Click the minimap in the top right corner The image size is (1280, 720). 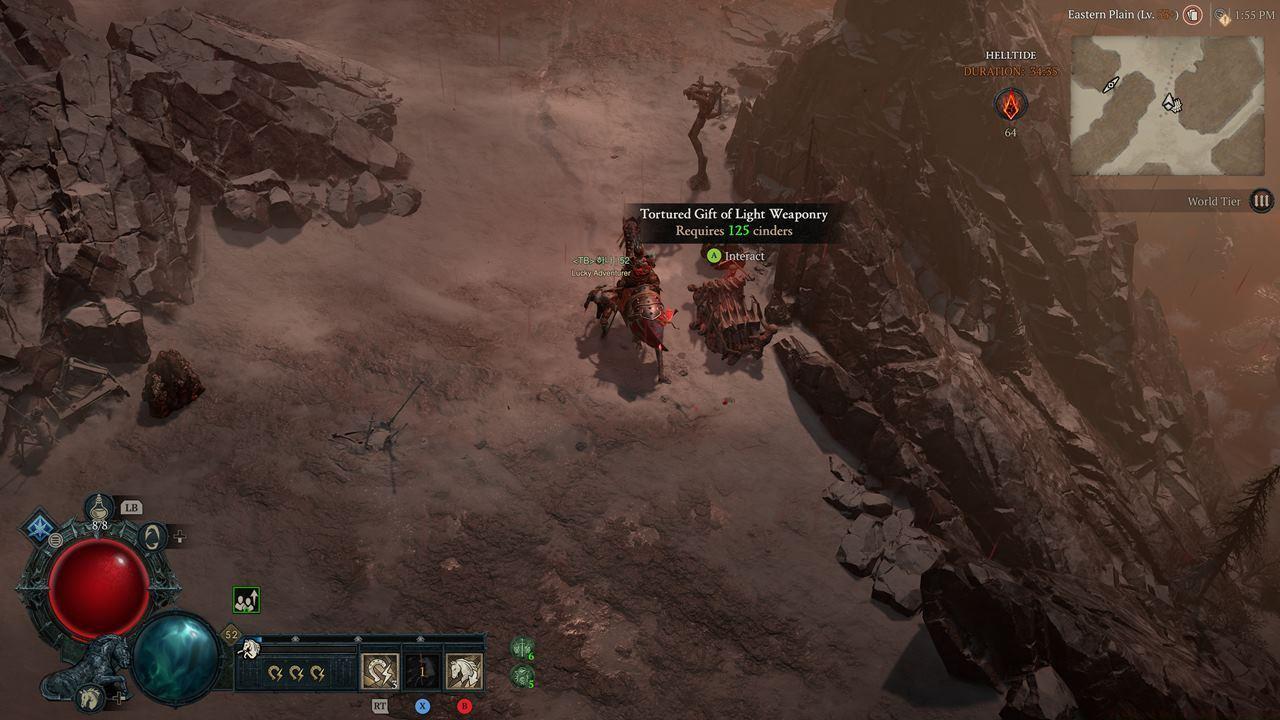click(x=1165, y=105)
